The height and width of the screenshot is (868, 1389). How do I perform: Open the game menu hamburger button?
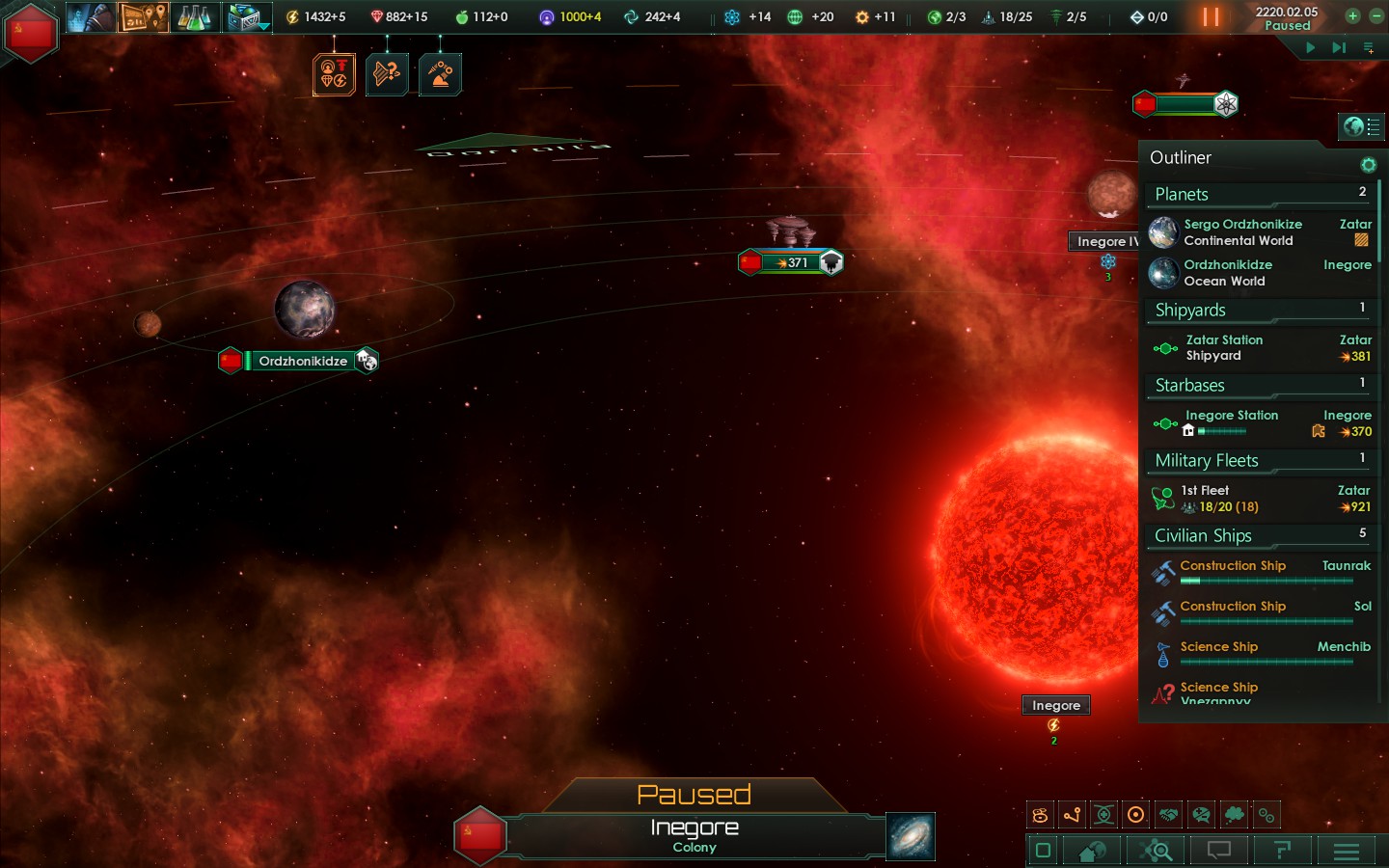click(1347, 851)
